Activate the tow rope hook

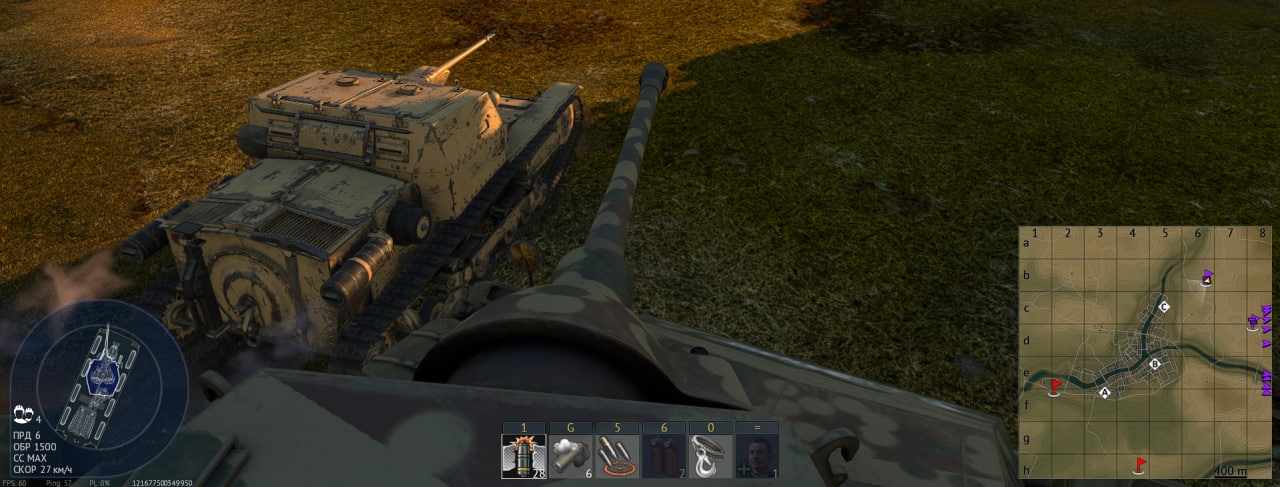[x=711, y=456]
